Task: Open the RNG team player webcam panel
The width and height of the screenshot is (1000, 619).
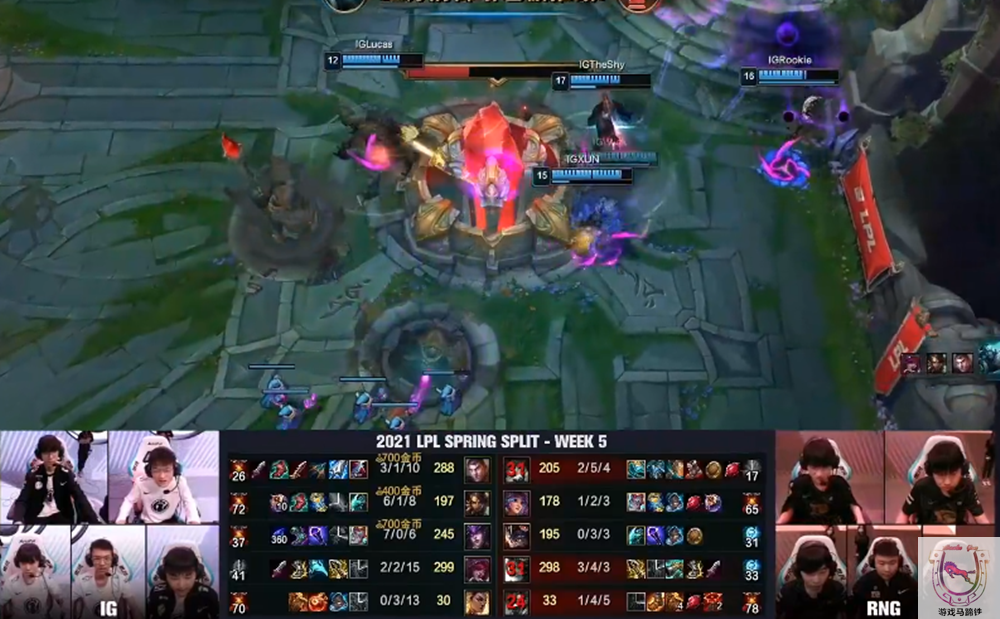Action: click(850, 524)
